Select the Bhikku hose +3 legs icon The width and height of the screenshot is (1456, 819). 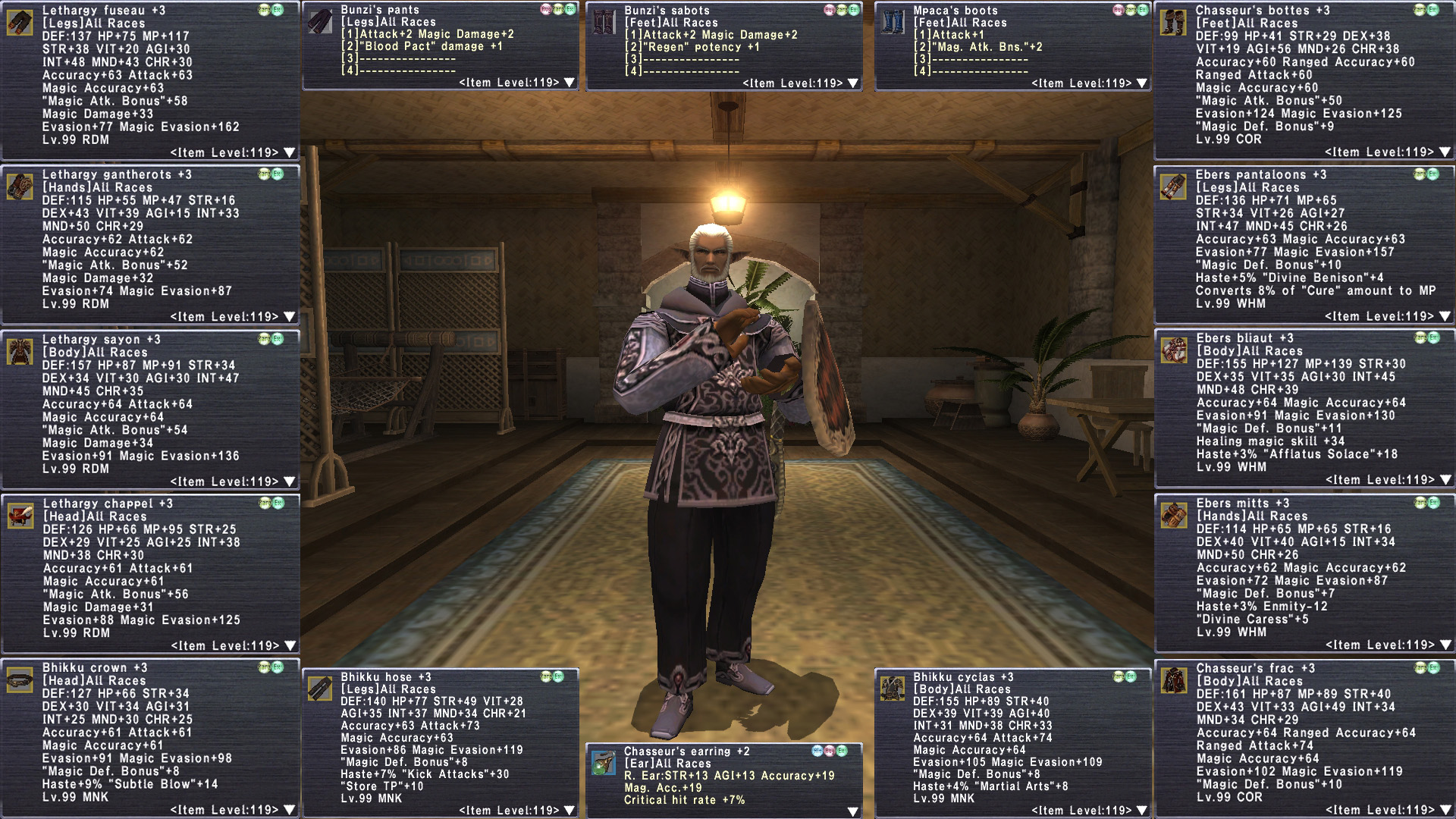point(320,689)
